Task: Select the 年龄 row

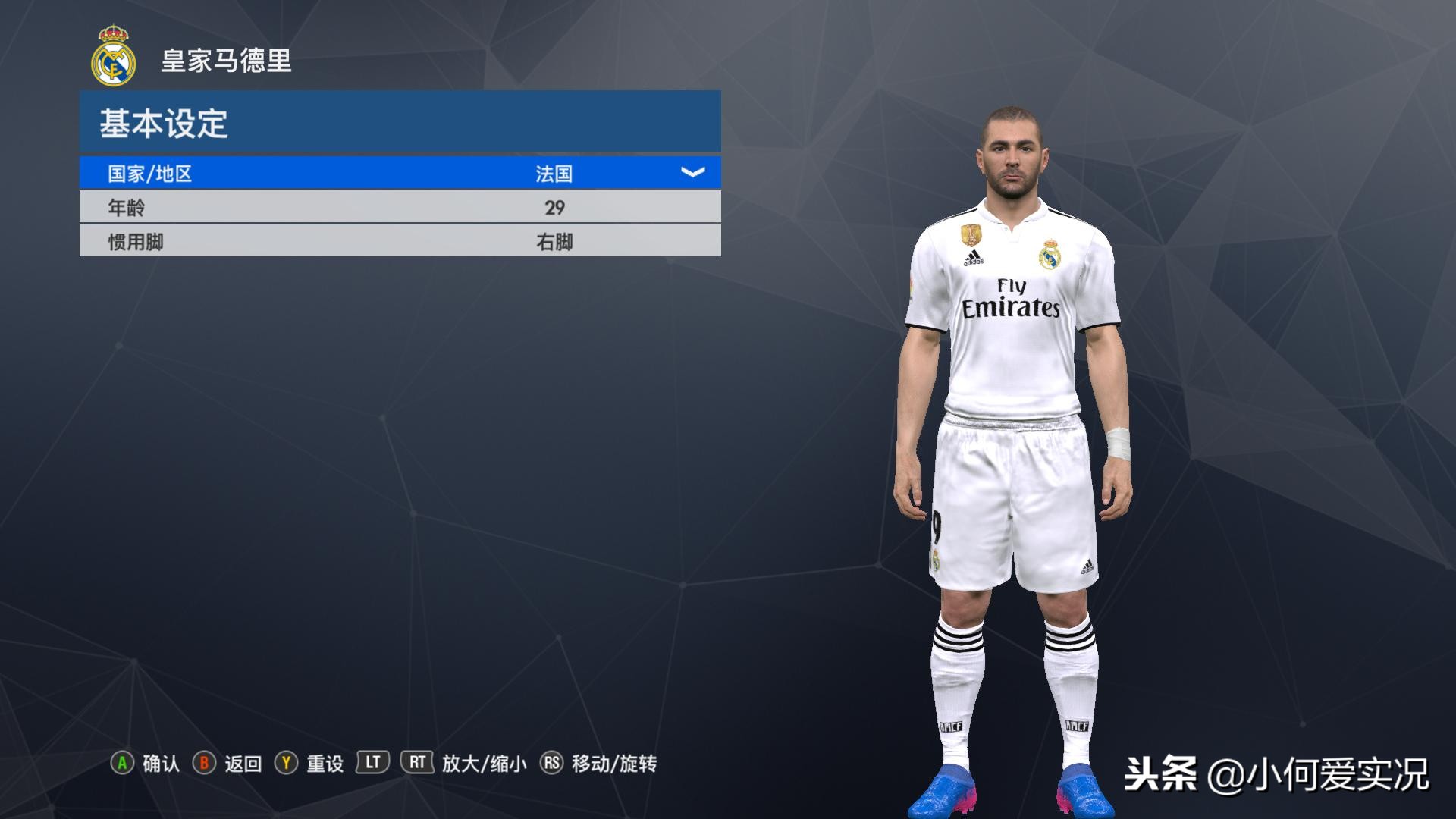Action: tap(400, 207)
